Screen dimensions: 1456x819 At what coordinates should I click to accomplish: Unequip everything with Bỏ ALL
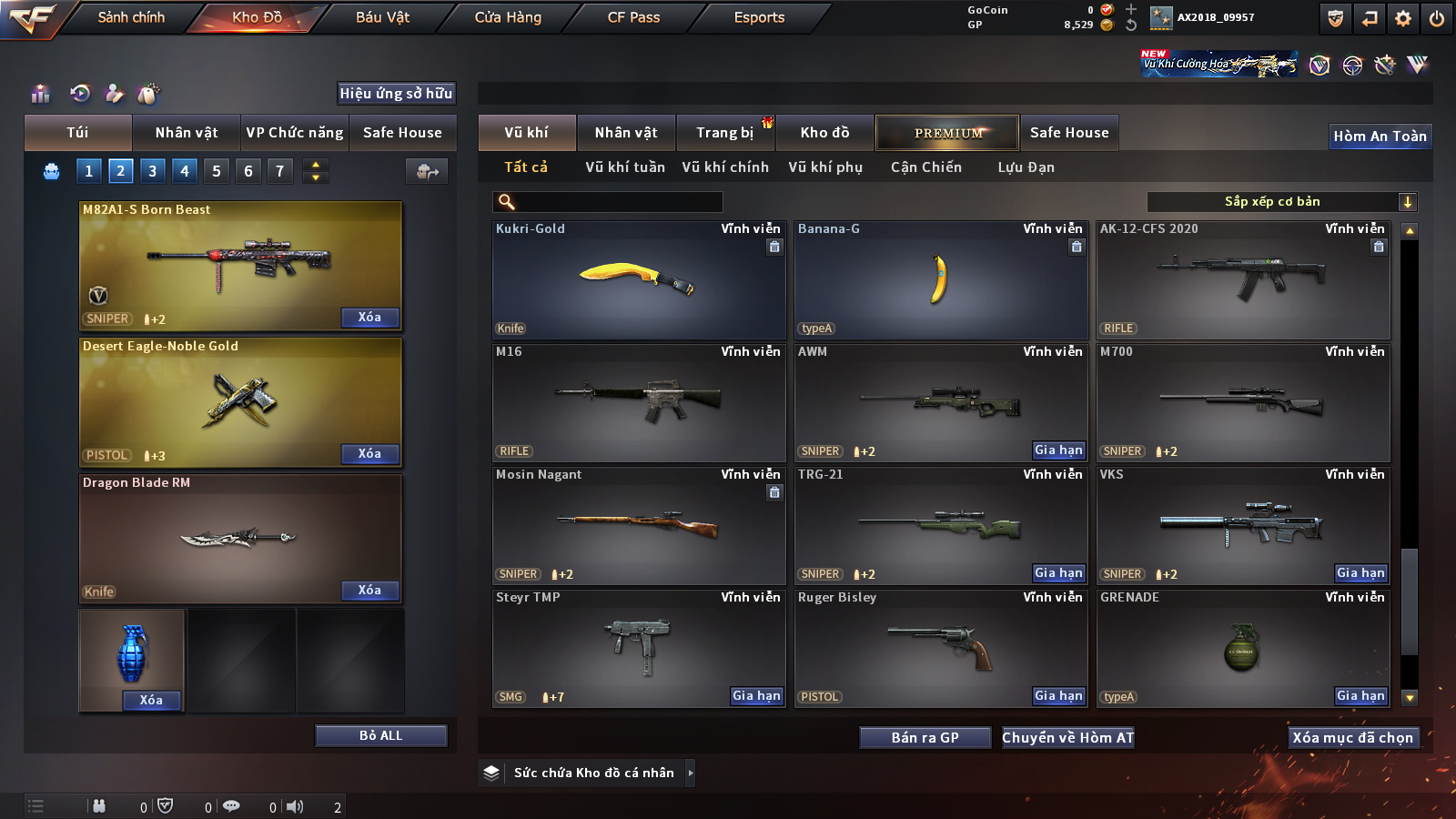coord(380,735)
